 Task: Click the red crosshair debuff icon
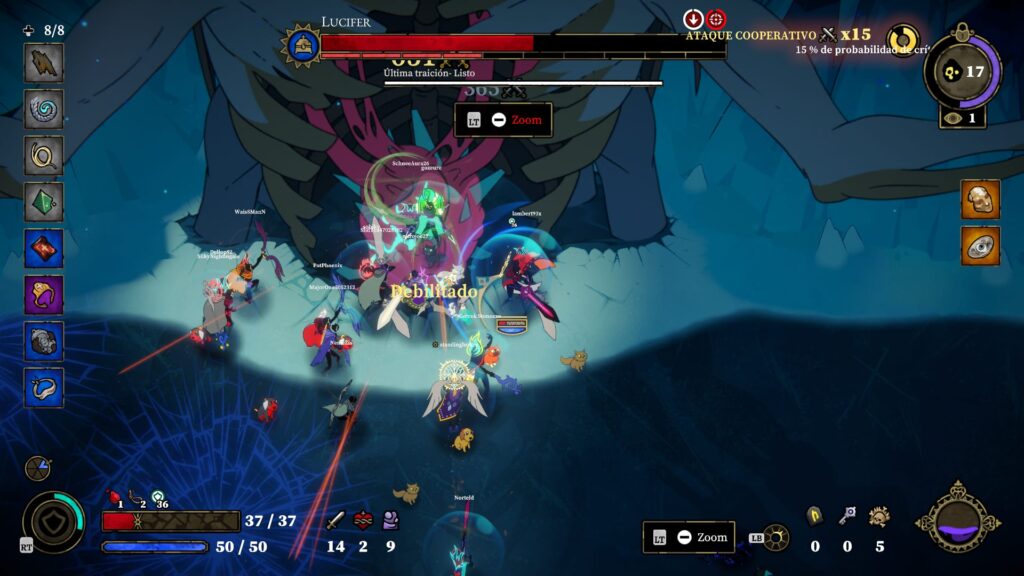pyautogui.click(x=717, y=19)
